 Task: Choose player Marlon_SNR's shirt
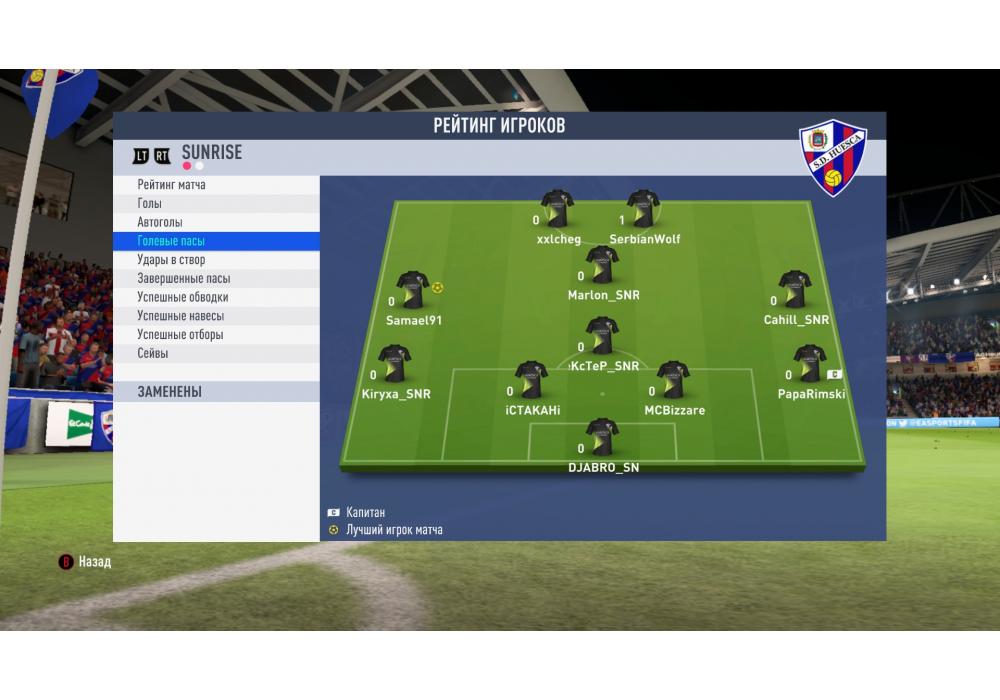tap(602, 266)
